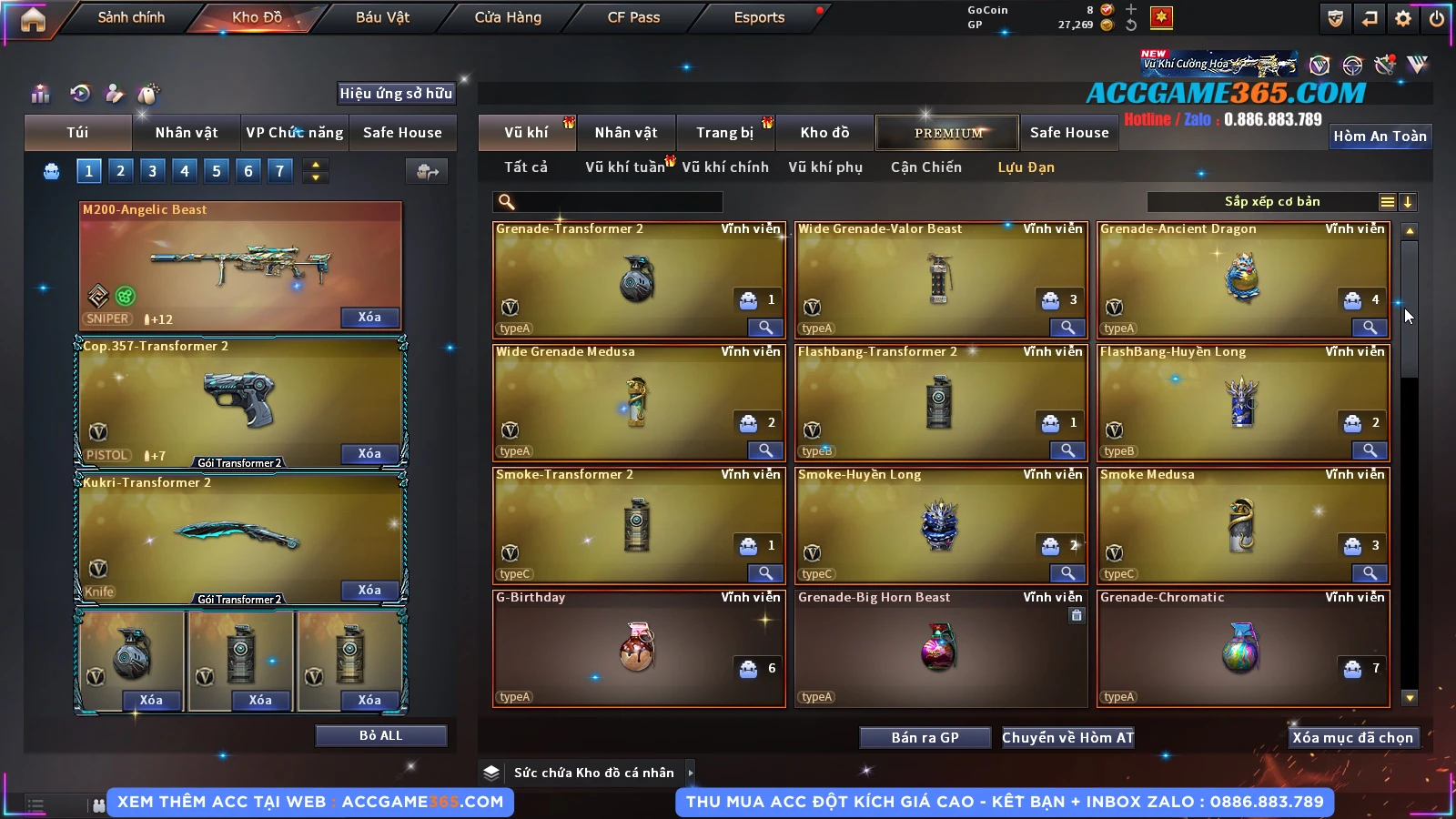Open the settings gear icon
The height and width of the screenshot is (819, 1456).
(x=1403, y=18)
